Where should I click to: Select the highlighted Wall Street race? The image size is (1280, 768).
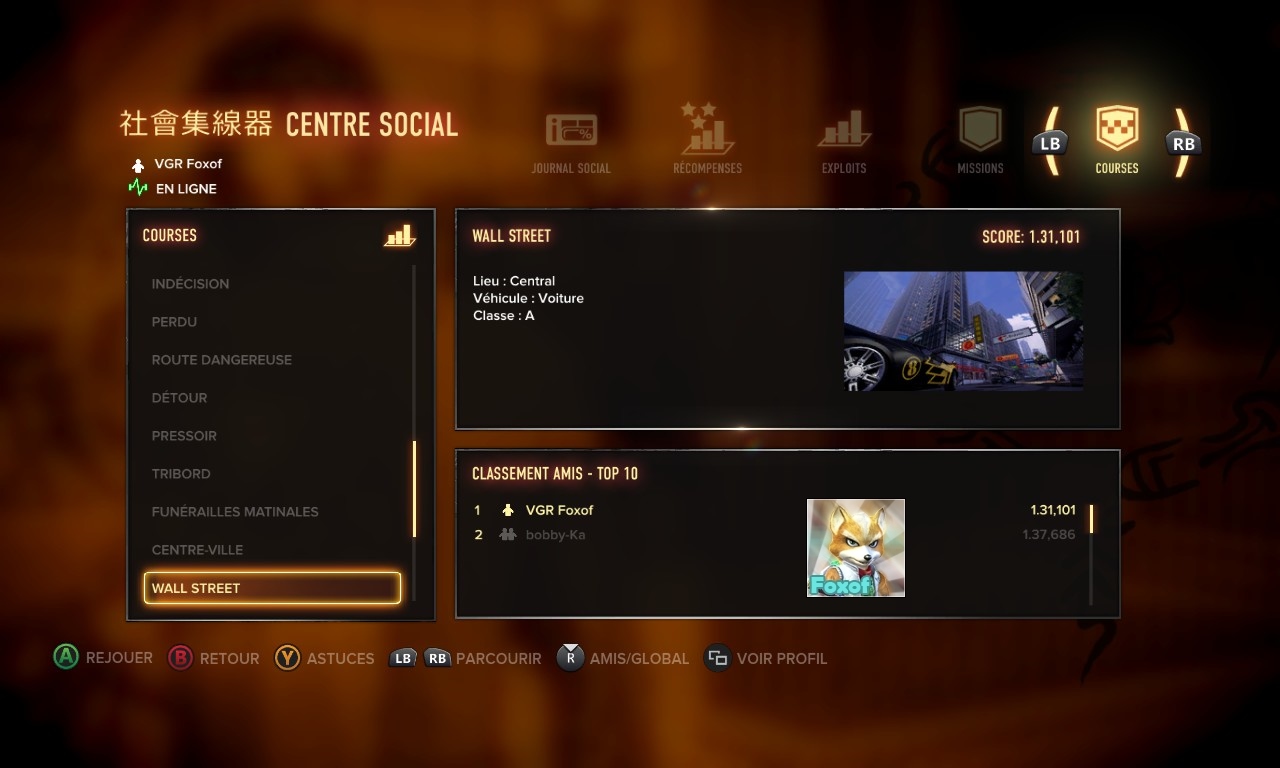pos(272,588)
